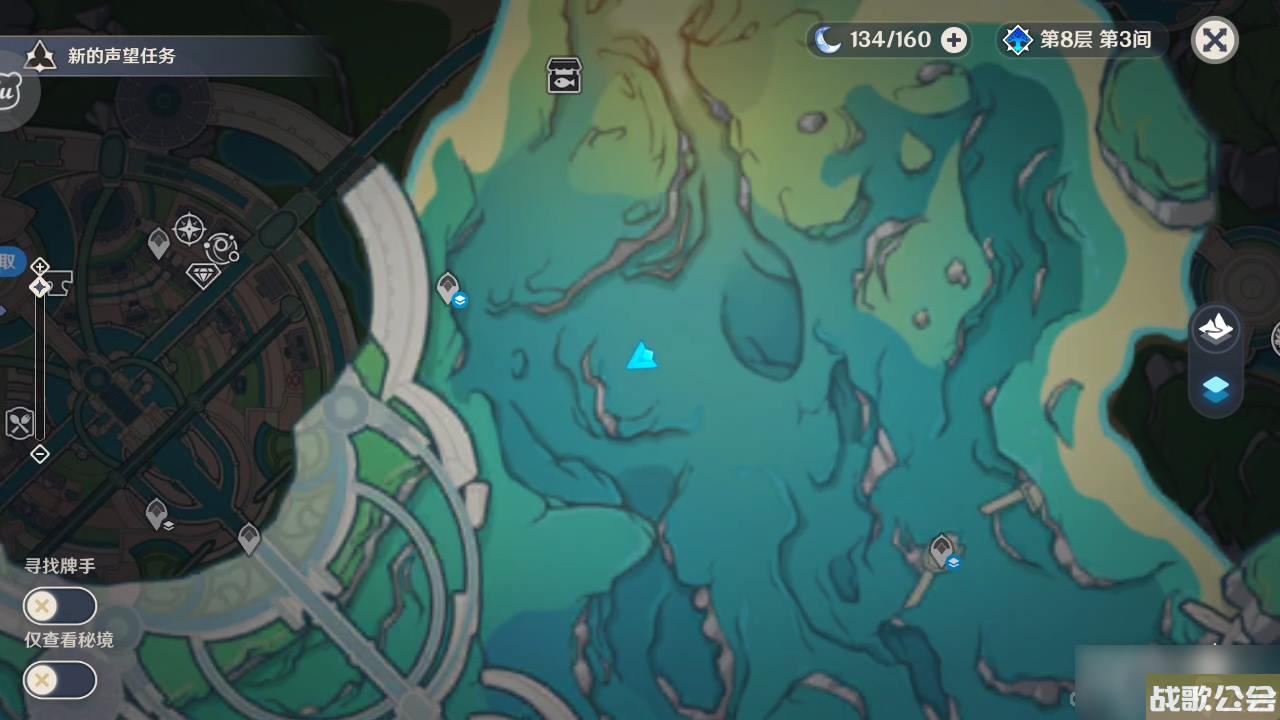Click the map zoom slider handle

coord(40,287)
